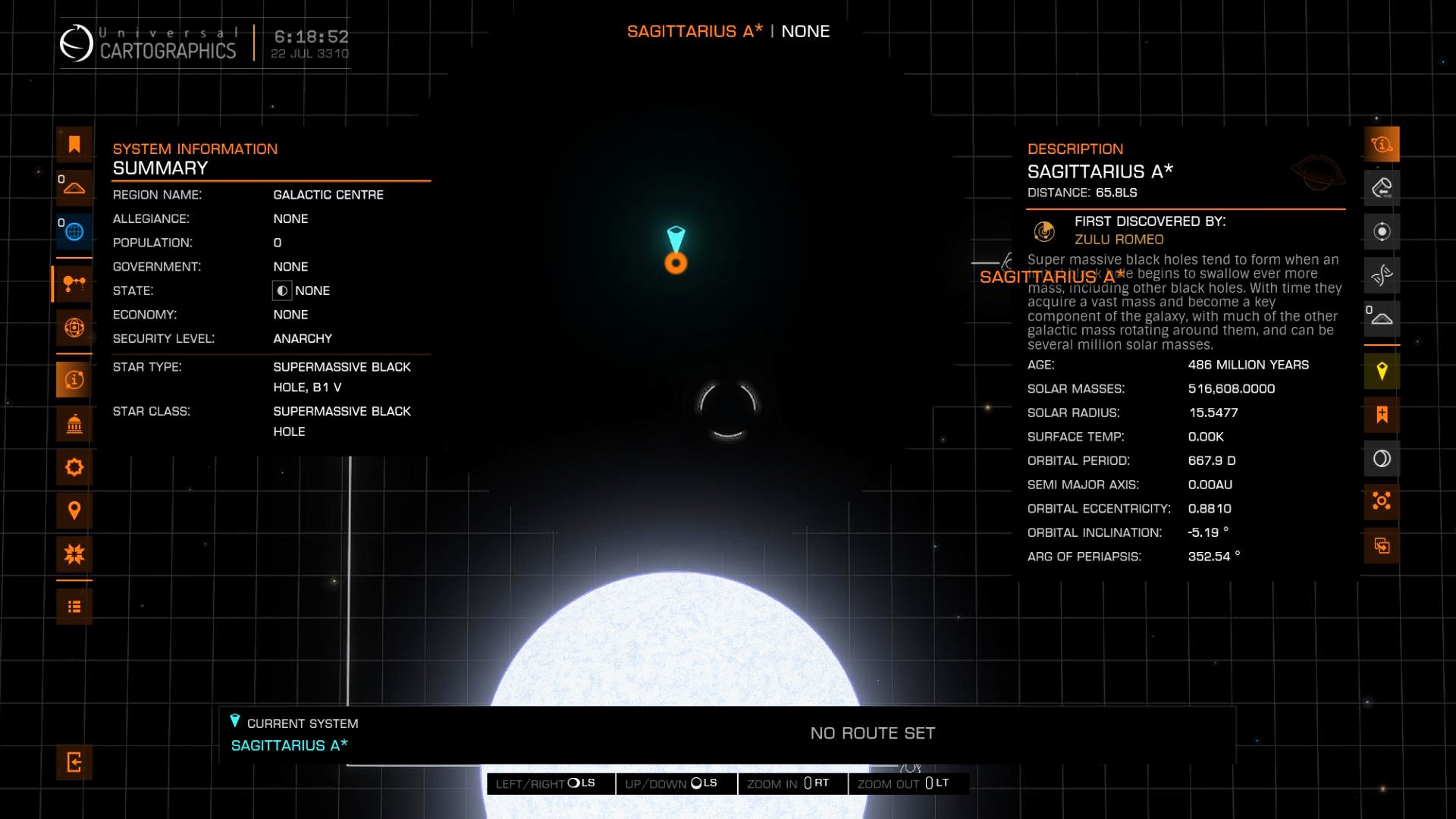
Task: Select the map pin locations icon on left
Action: tap(74, 510)
